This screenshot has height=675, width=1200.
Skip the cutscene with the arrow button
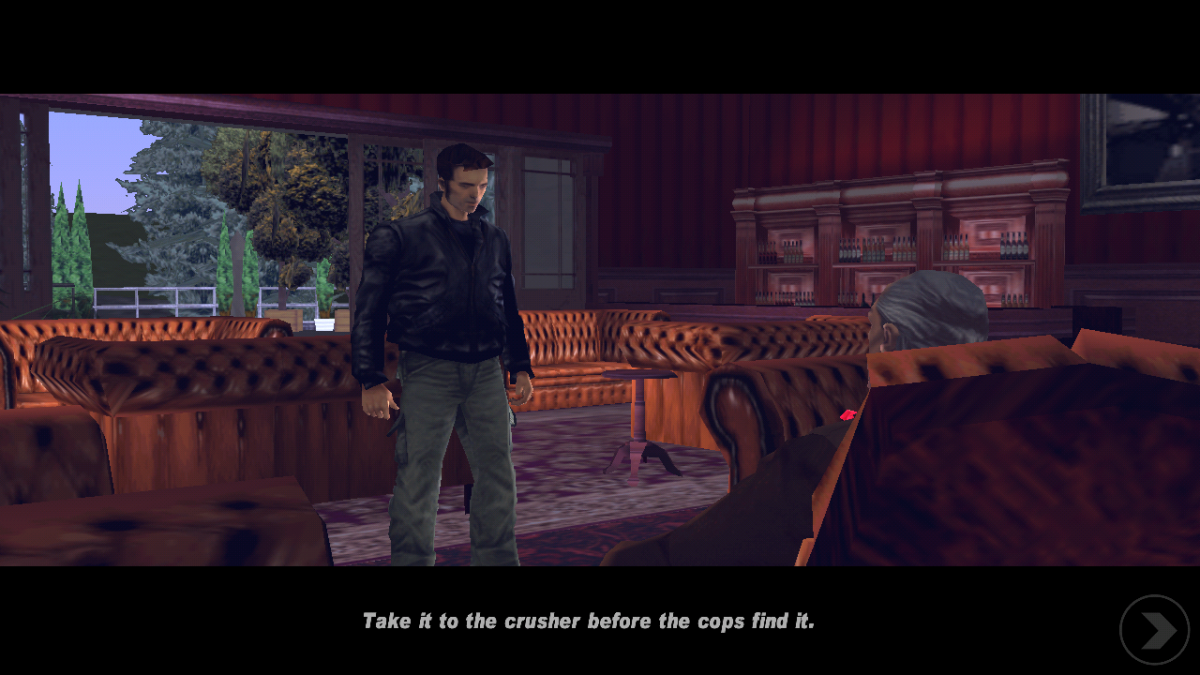1154,630
